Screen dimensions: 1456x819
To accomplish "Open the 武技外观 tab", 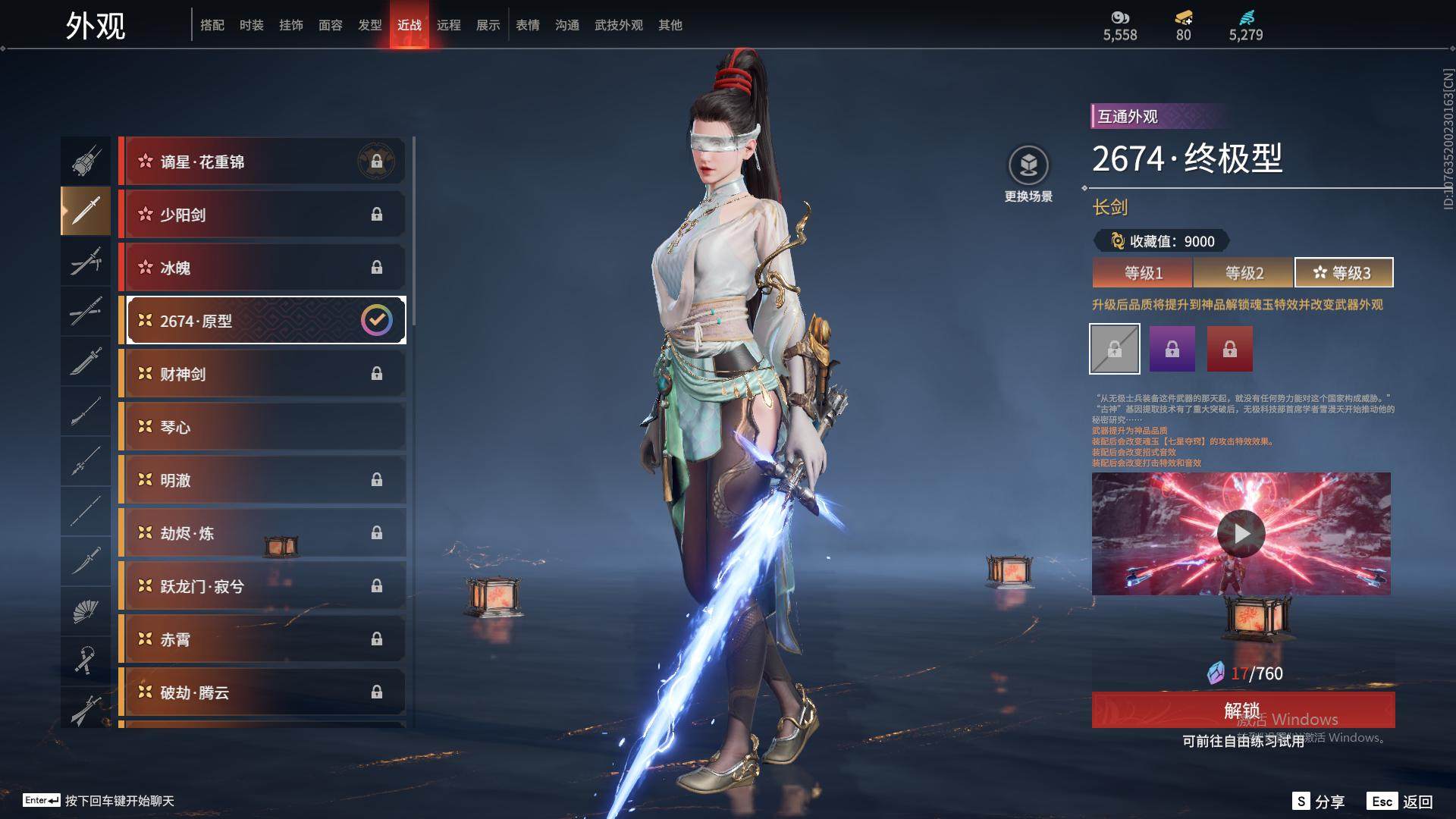I will (x=618, y=25).
